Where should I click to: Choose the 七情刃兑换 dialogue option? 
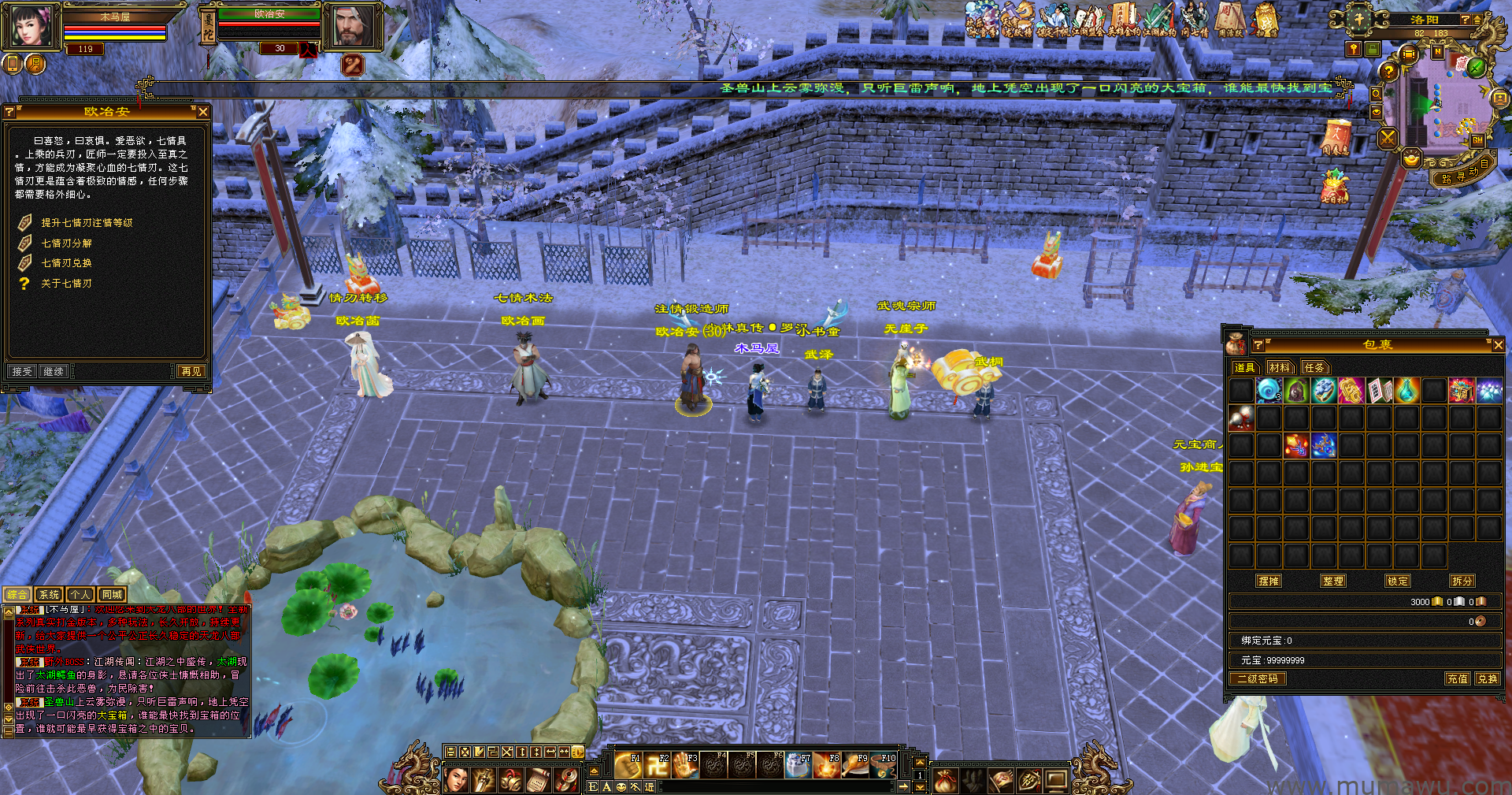pos(66,263)
